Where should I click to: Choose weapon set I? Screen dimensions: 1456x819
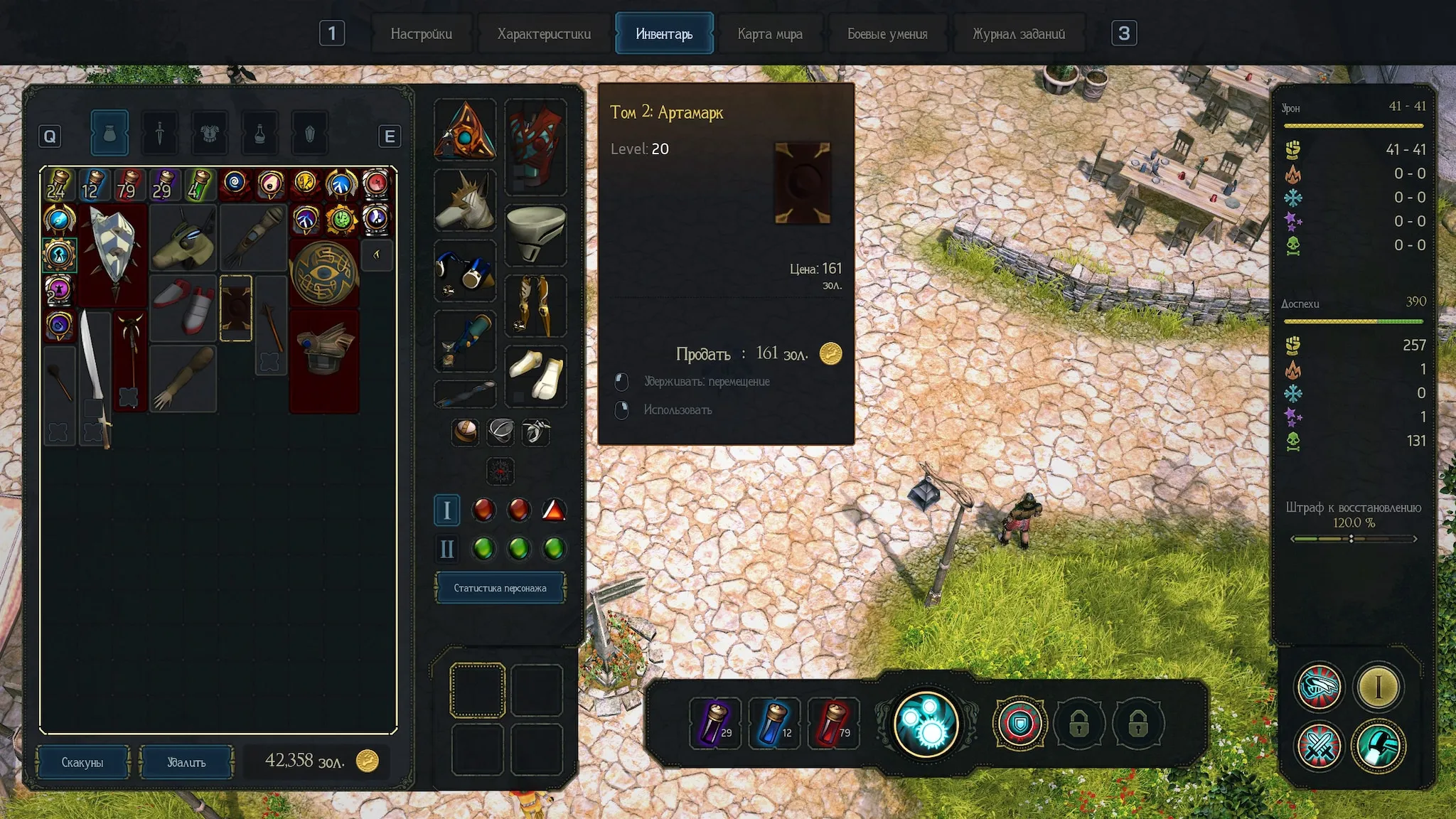point(447,510)
